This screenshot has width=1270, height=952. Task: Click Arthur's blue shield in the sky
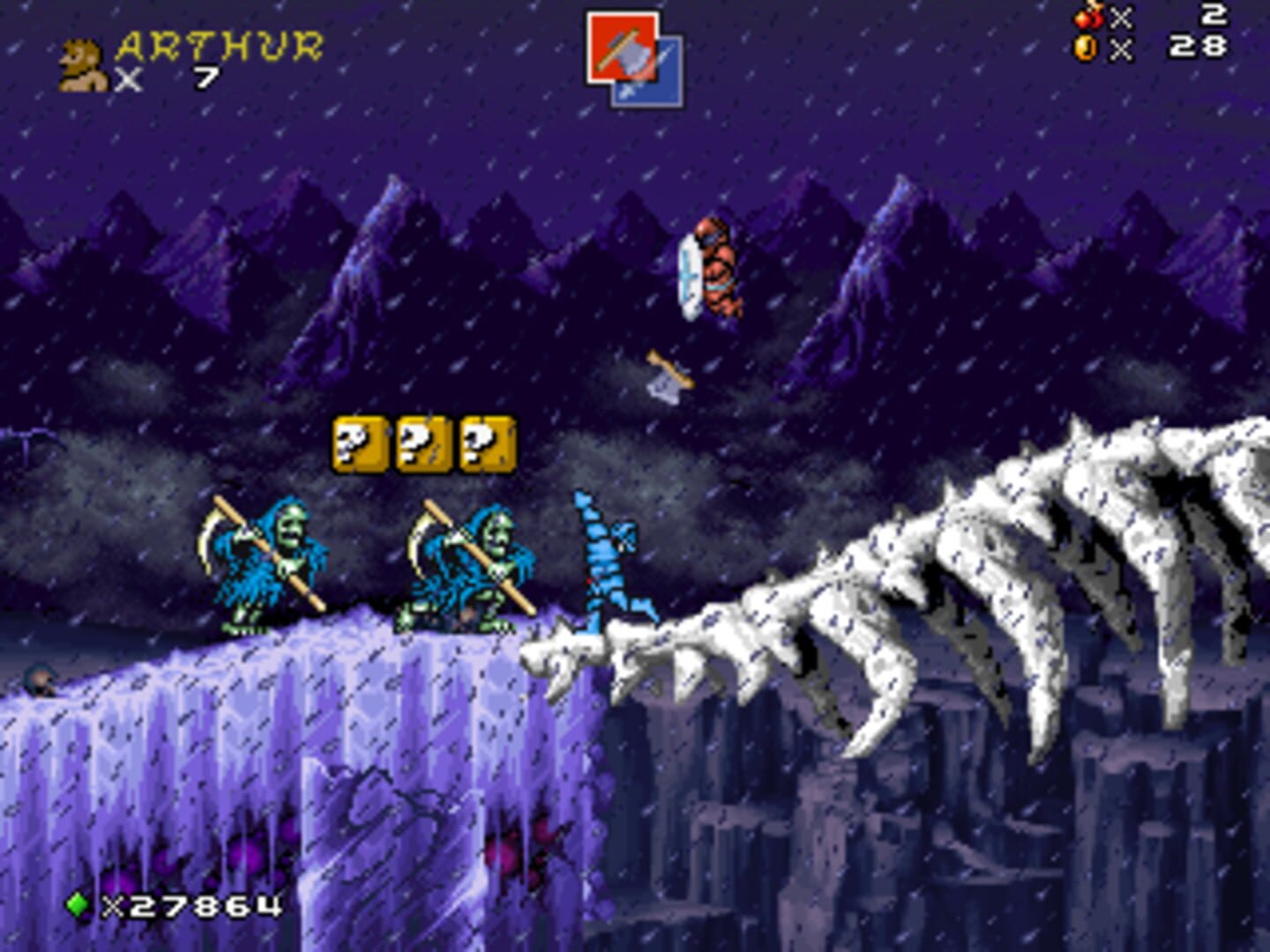click(690, 276)
